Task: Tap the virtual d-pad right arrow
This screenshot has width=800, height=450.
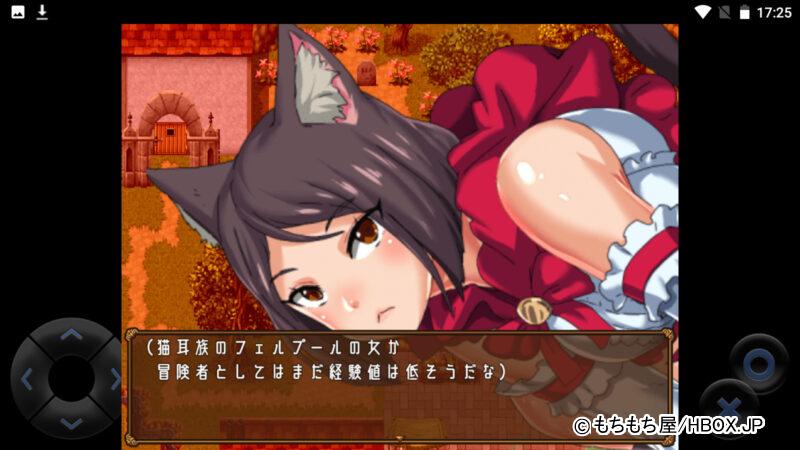Action: (114, 379)
